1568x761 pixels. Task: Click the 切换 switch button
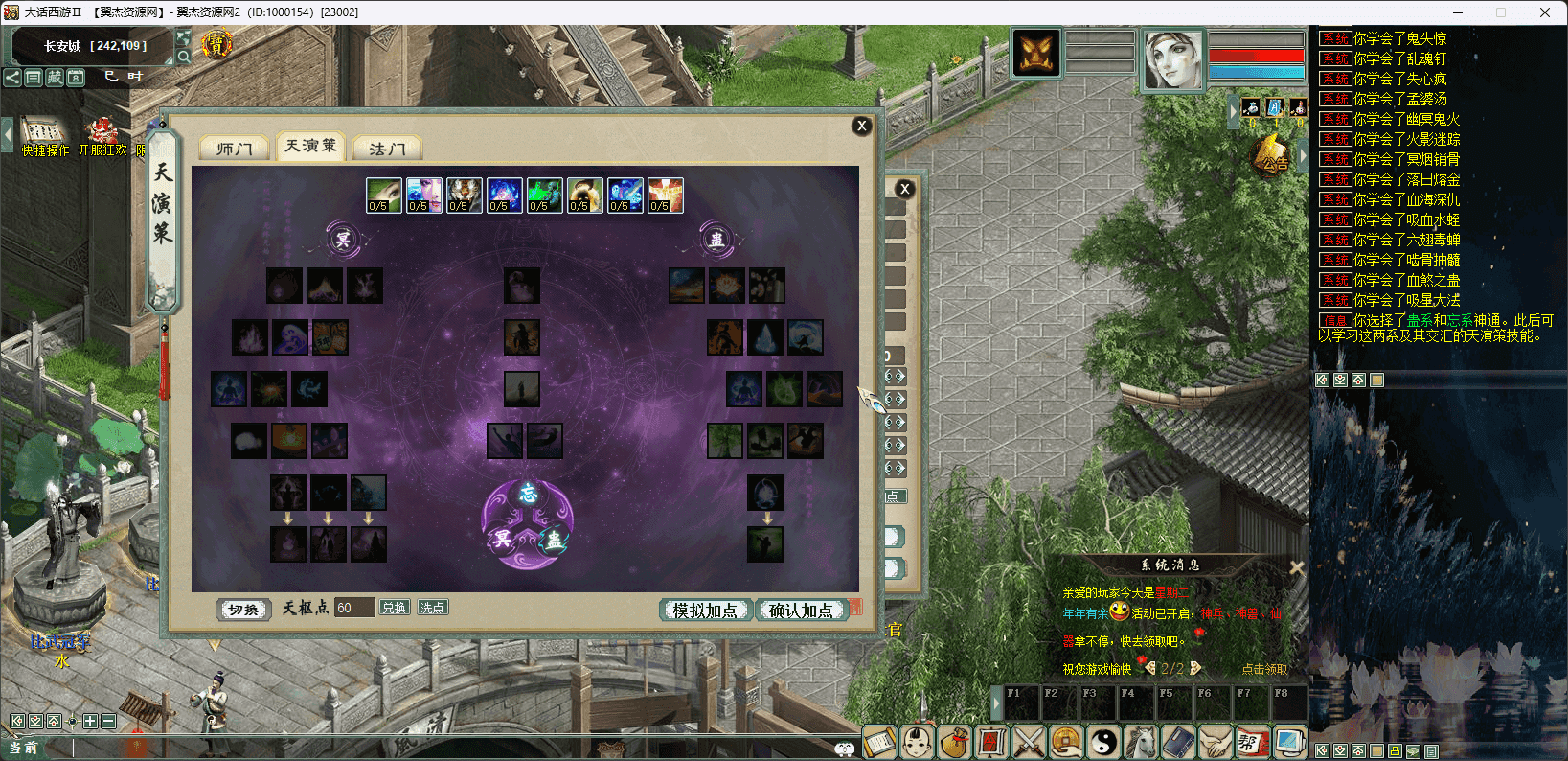243,610
